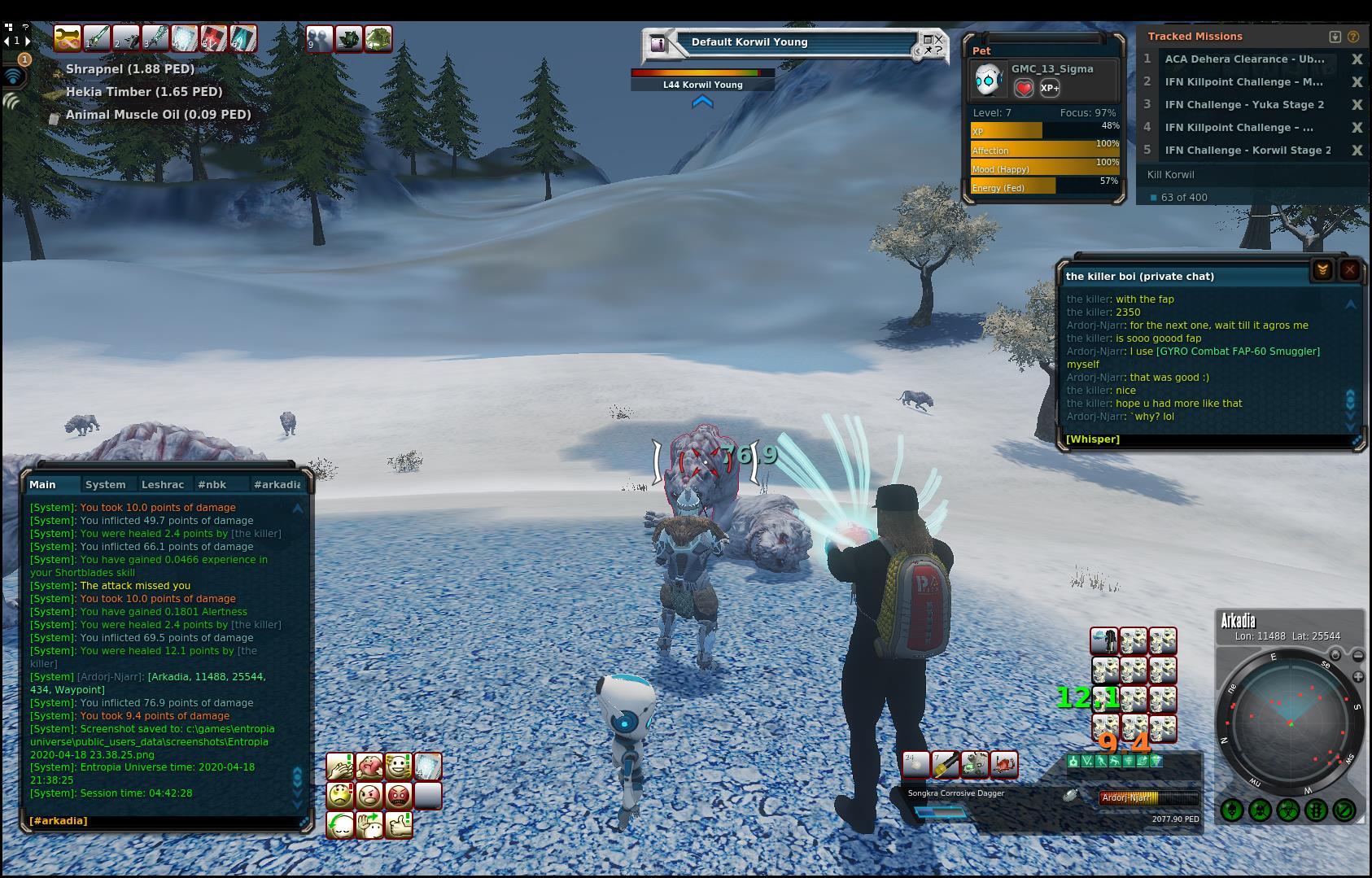This screenshot has height=878, width=1372.
Task: Click the #arkadia chat input field
Action: [x=163, y=820]
